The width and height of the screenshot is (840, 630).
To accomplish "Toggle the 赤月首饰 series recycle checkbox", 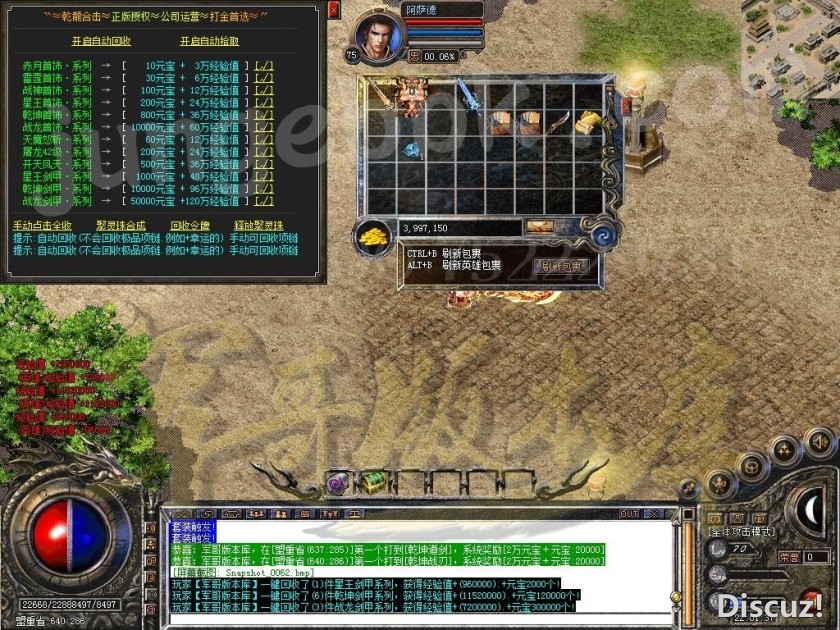I will [x=264, y=65].
